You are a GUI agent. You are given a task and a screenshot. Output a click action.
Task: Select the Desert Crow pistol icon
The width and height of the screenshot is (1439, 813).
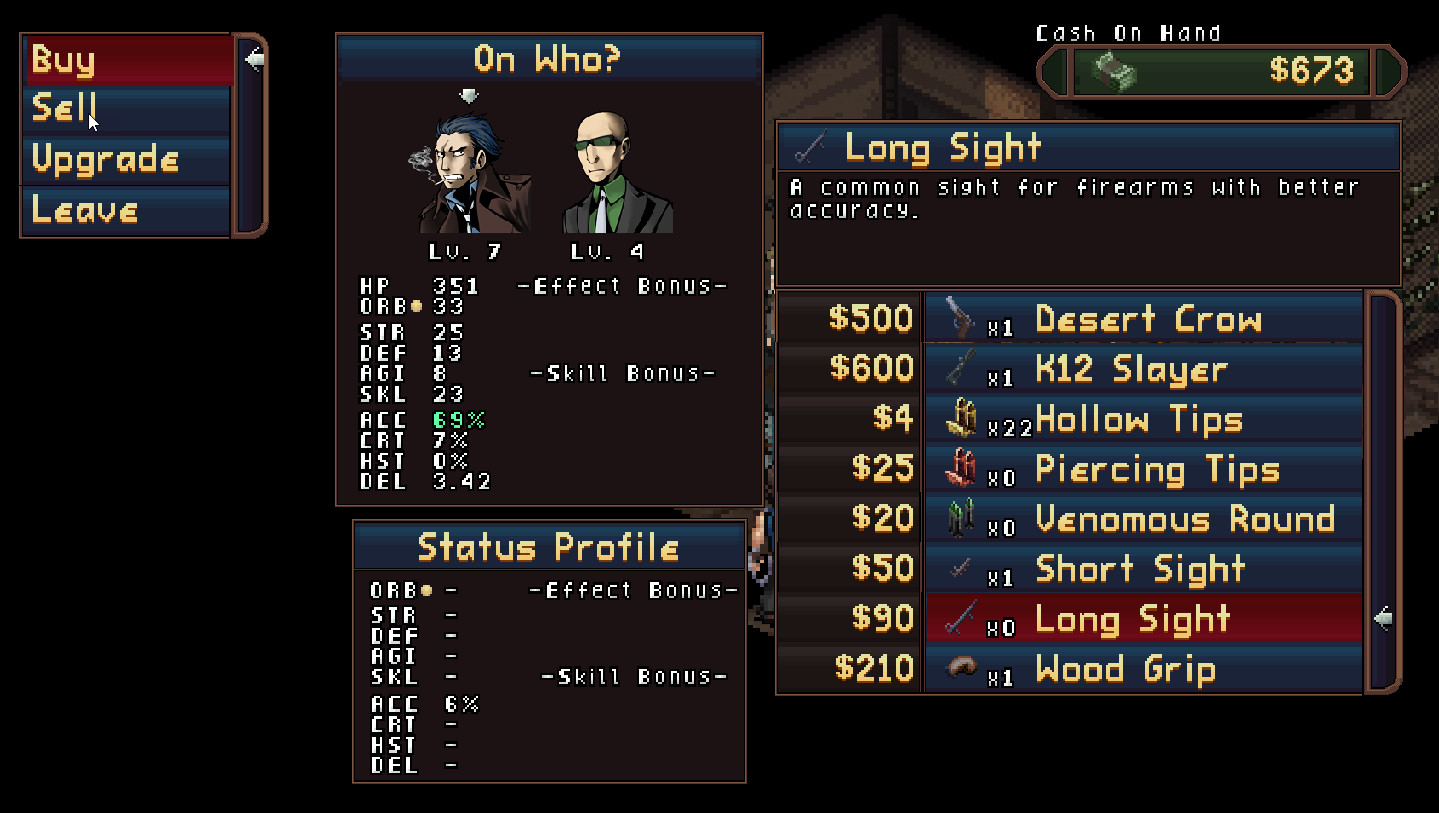point(962,318)
